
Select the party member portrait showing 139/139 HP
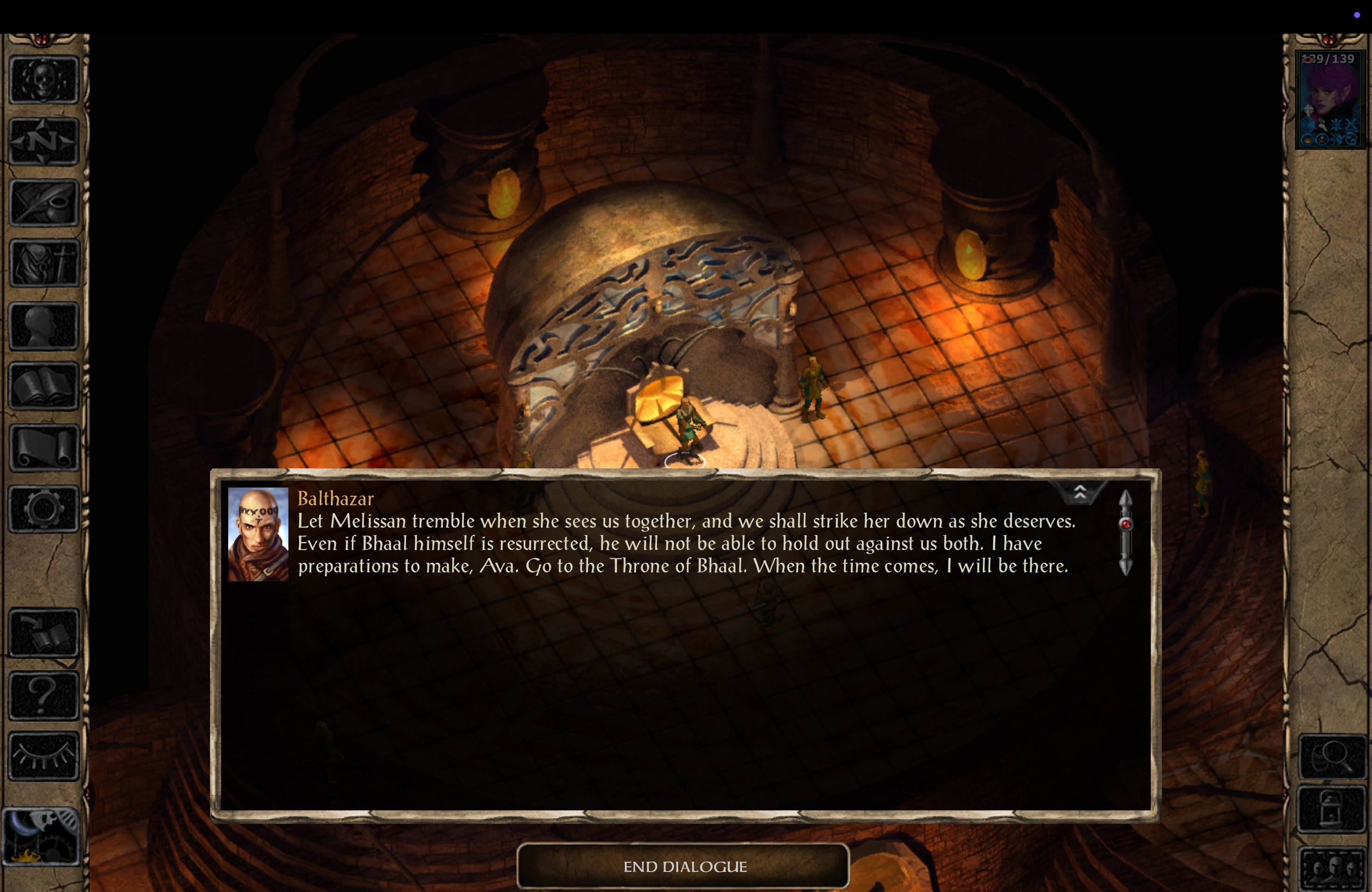pyautogui.click(x=1330, y=98)
